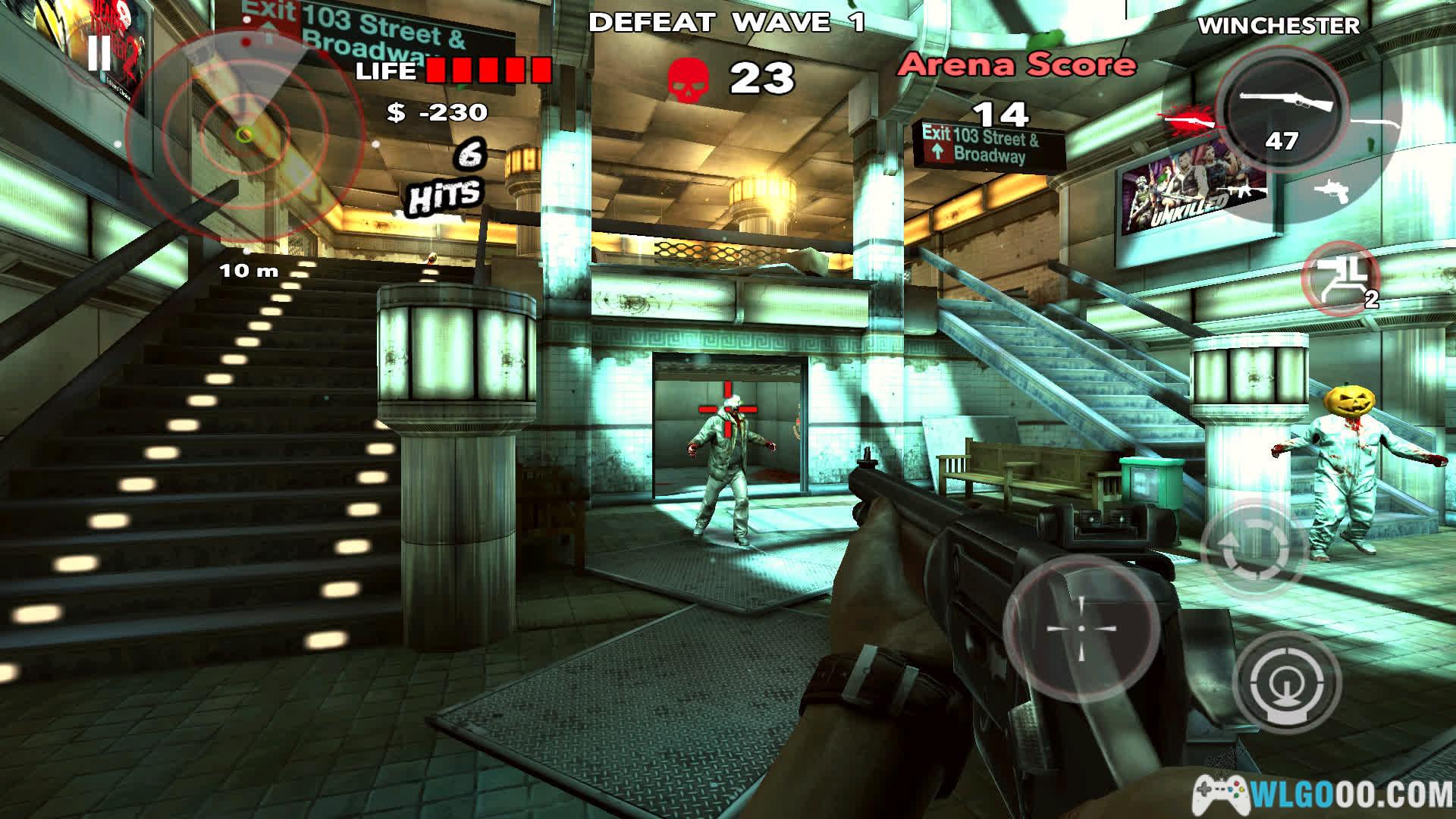Switch to the assault rifle weapon icon
Image resolution: width=1456 pixels, height=819 pixels.
[1243, 193]
